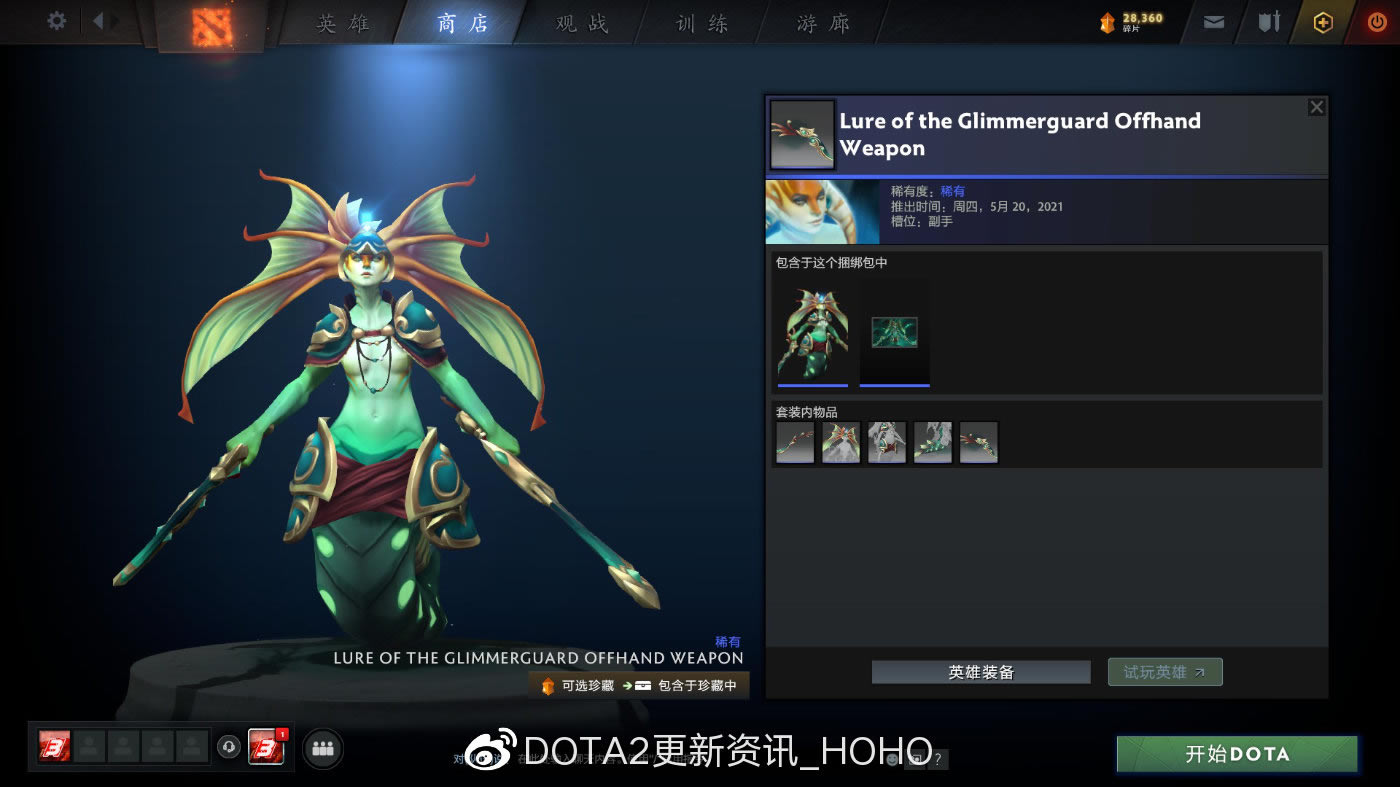Click the back arrow beside the settings gear
Viewport: 1400px width, 787px height.
pos(97,20)
